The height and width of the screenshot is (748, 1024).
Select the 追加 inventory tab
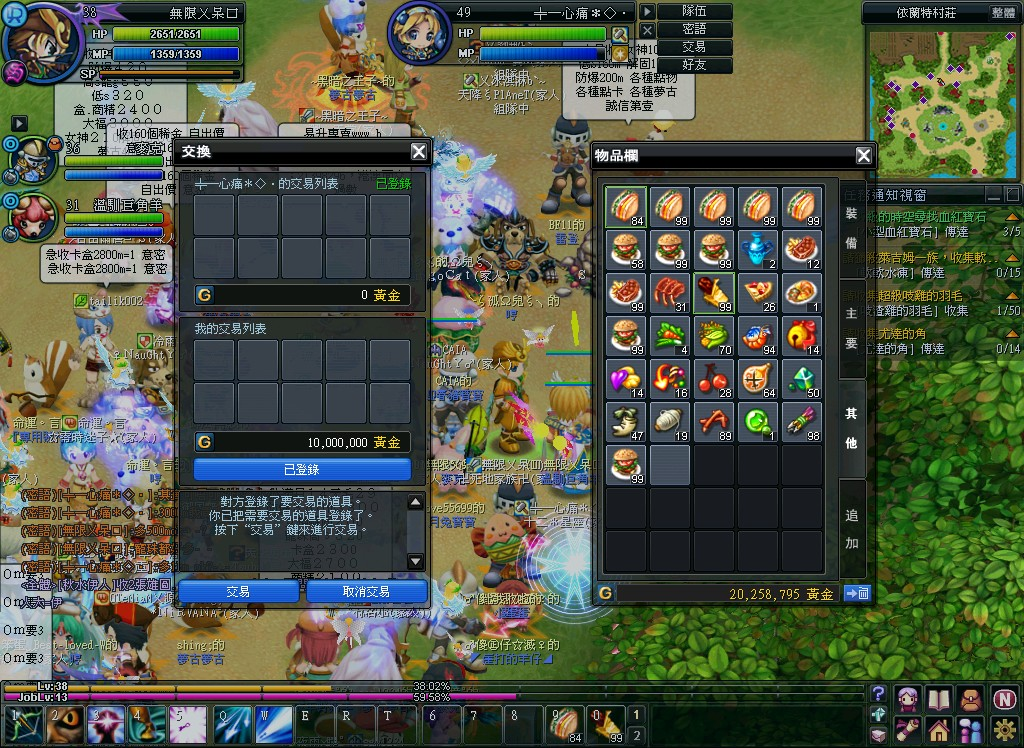coord(851,530)
